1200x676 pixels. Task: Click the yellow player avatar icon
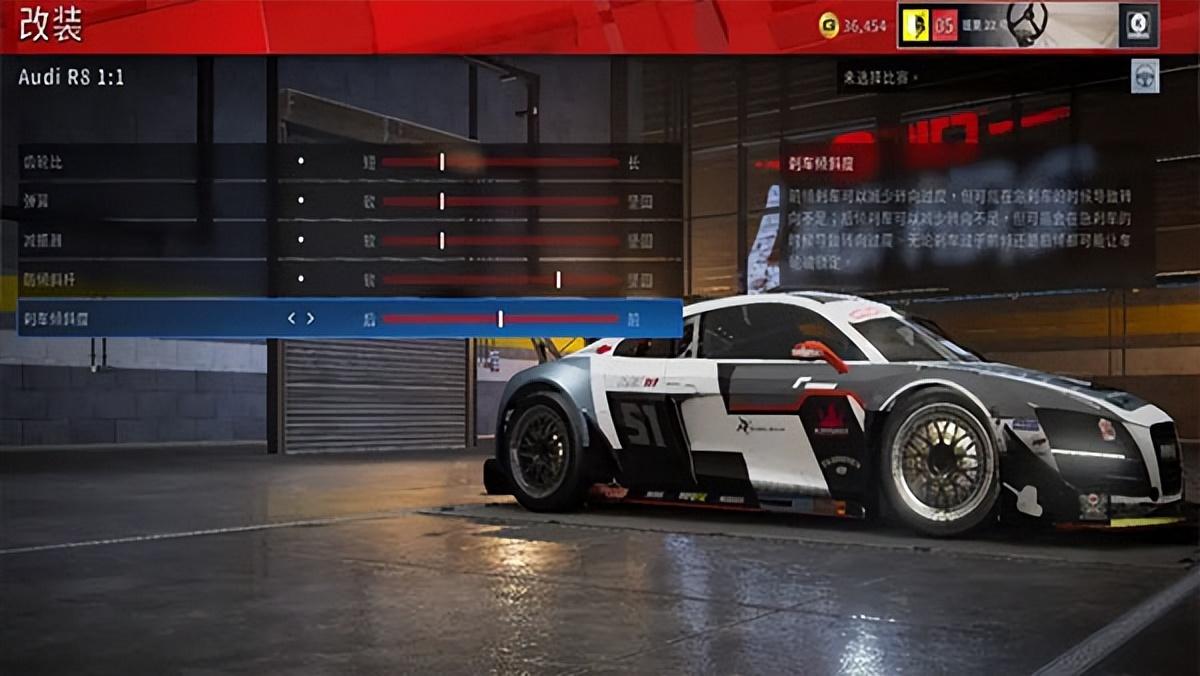(x=915, y=25)
